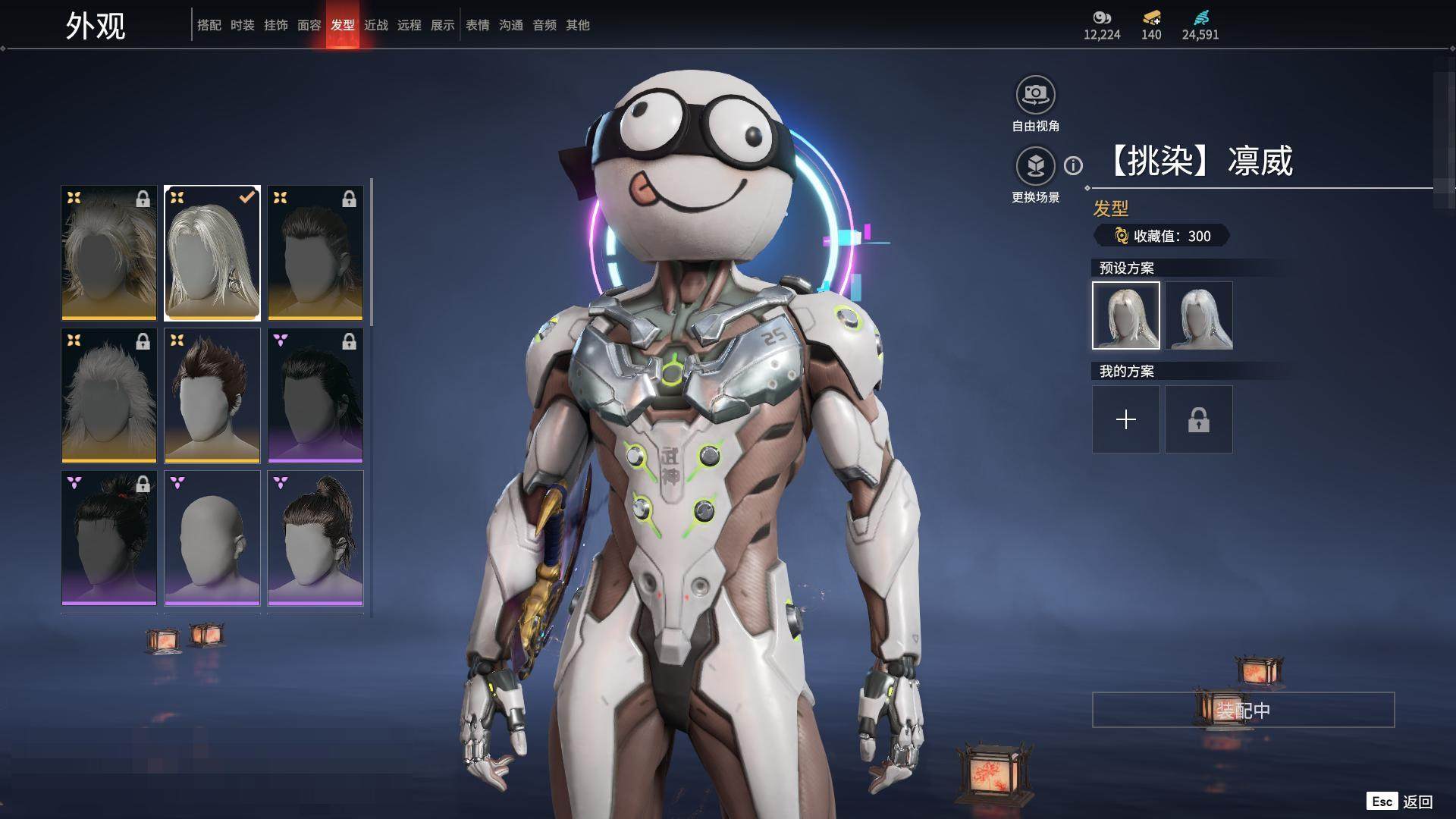Pick the bald head hairstyle

[212, 538]
